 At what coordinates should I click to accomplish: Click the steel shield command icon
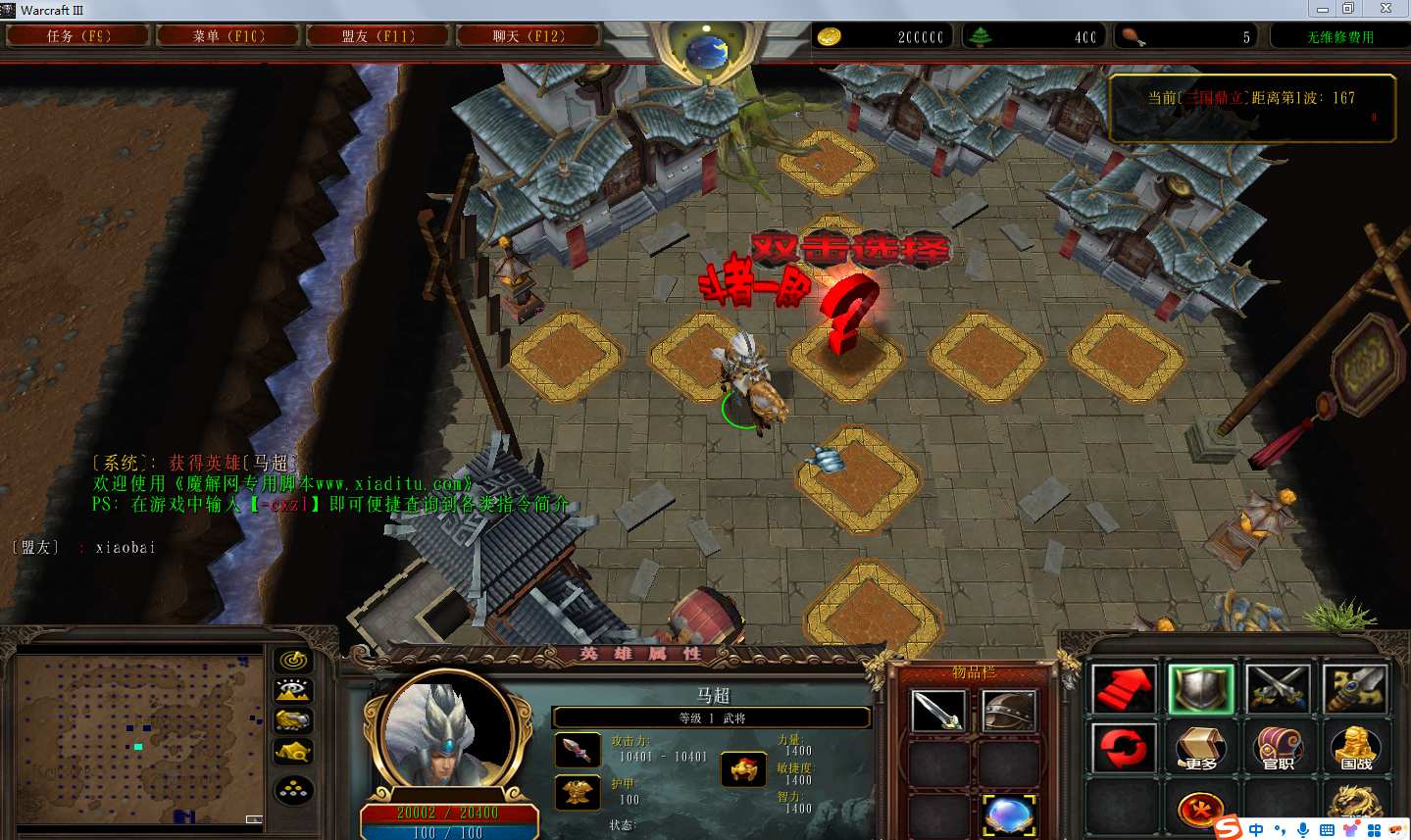(1201, 688)
